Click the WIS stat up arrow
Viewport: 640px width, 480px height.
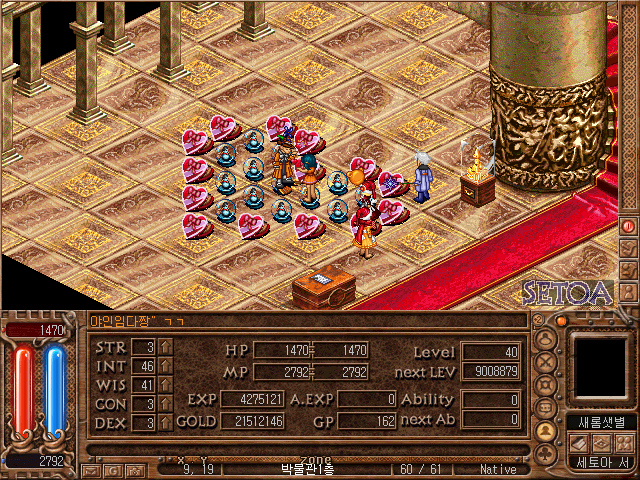pyautogui.click(x=165, y=385)
